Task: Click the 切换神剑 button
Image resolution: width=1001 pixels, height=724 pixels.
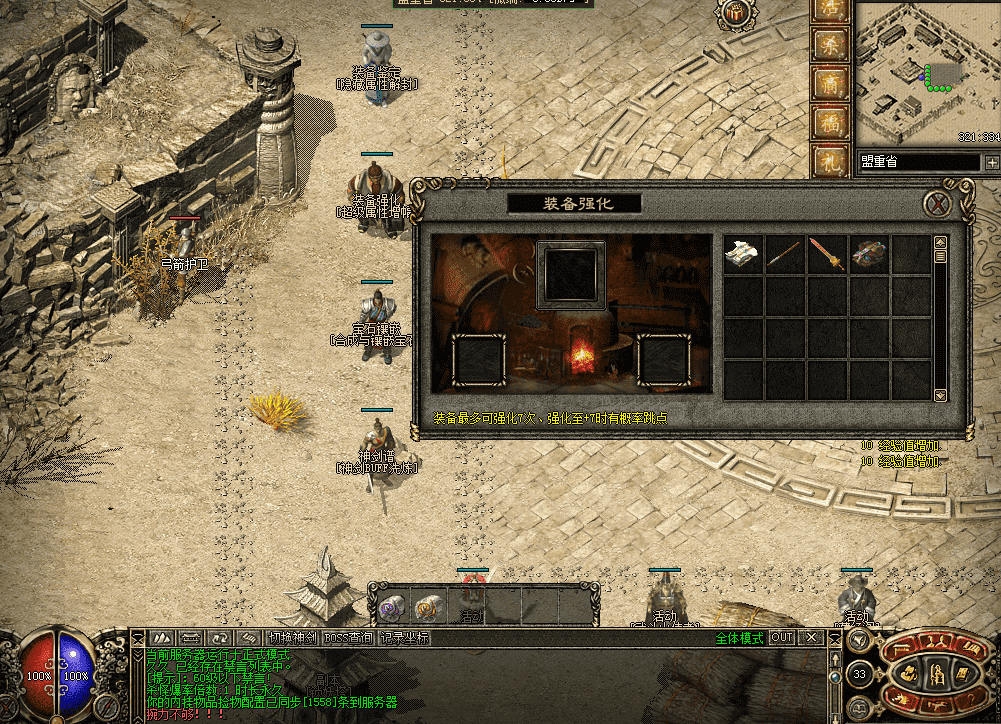Action: (x=292, y=638)
